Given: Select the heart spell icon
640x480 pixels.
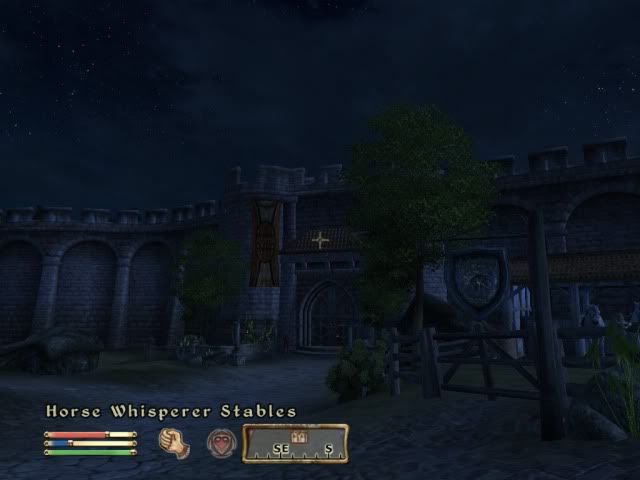Looking at the screenshot, I should coord(221,443).
